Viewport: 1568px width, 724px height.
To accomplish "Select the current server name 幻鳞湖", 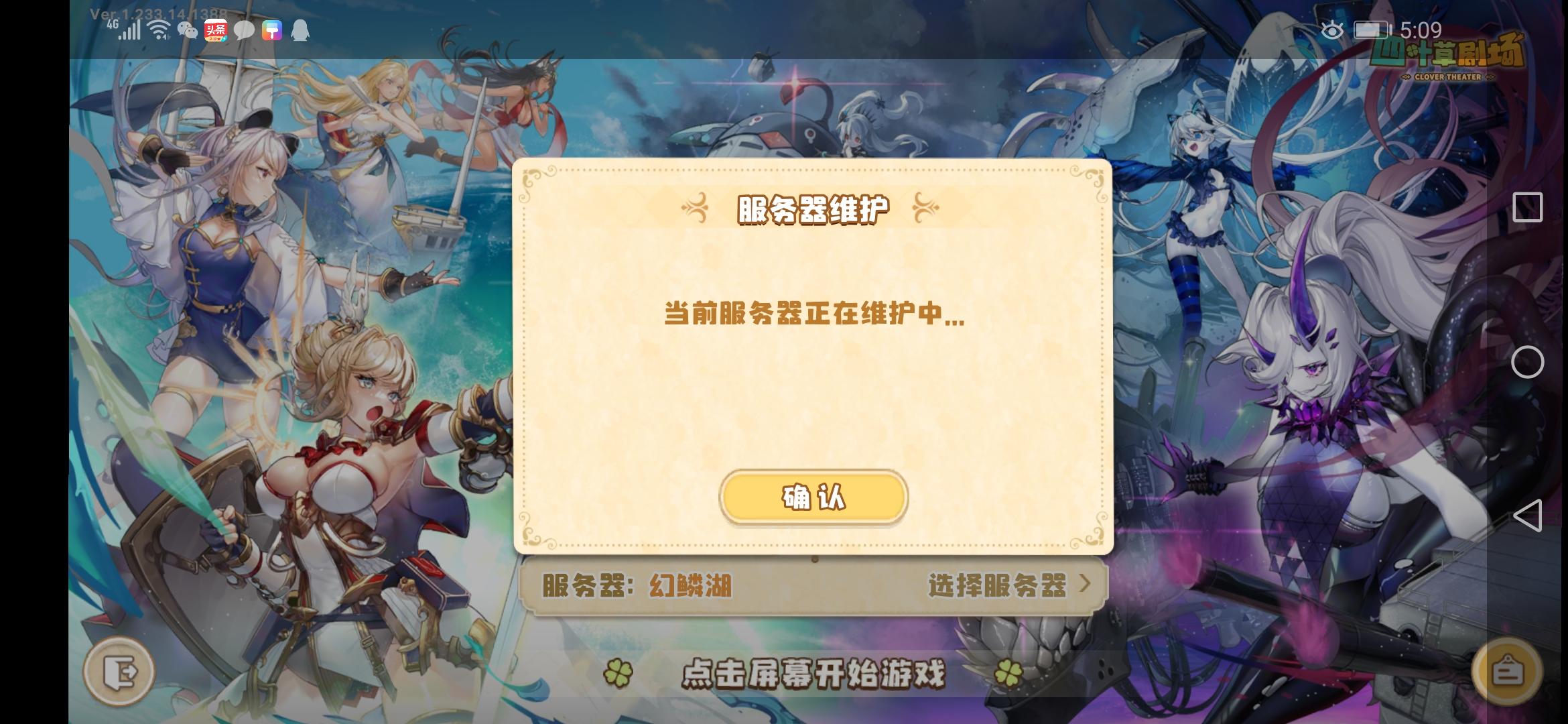I will coord(692,585).
